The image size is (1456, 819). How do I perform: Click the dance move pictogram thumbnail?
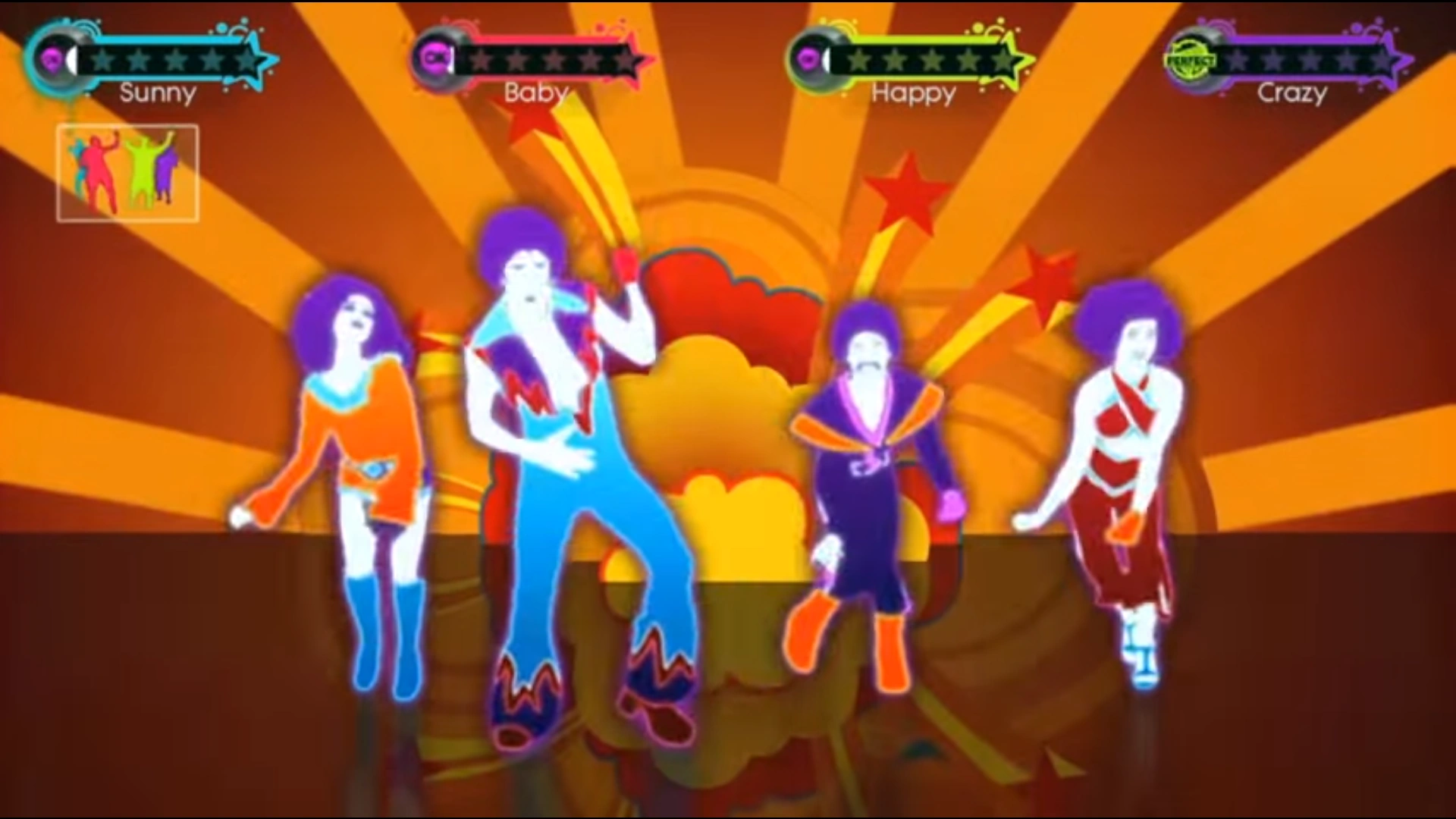[127, 171]
